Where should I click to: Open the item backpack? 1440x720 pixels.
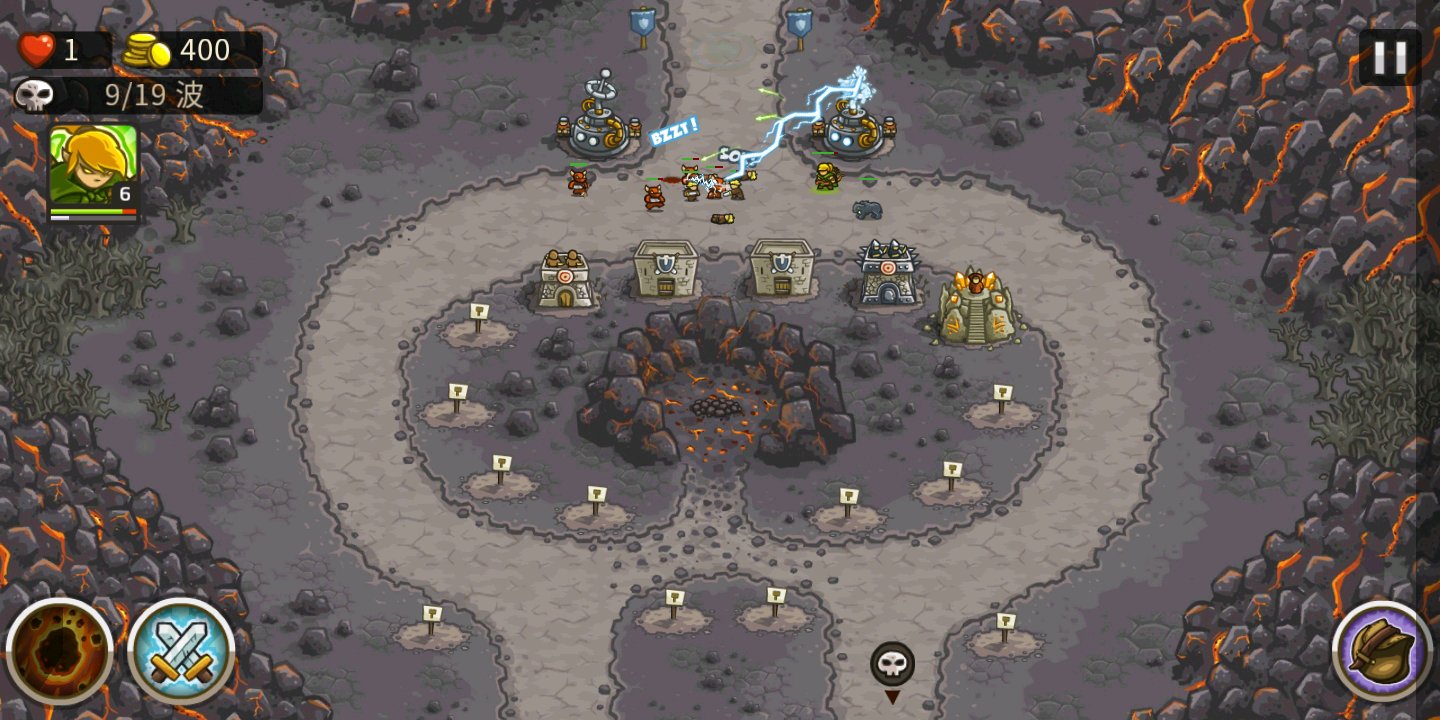(1381, 651)
